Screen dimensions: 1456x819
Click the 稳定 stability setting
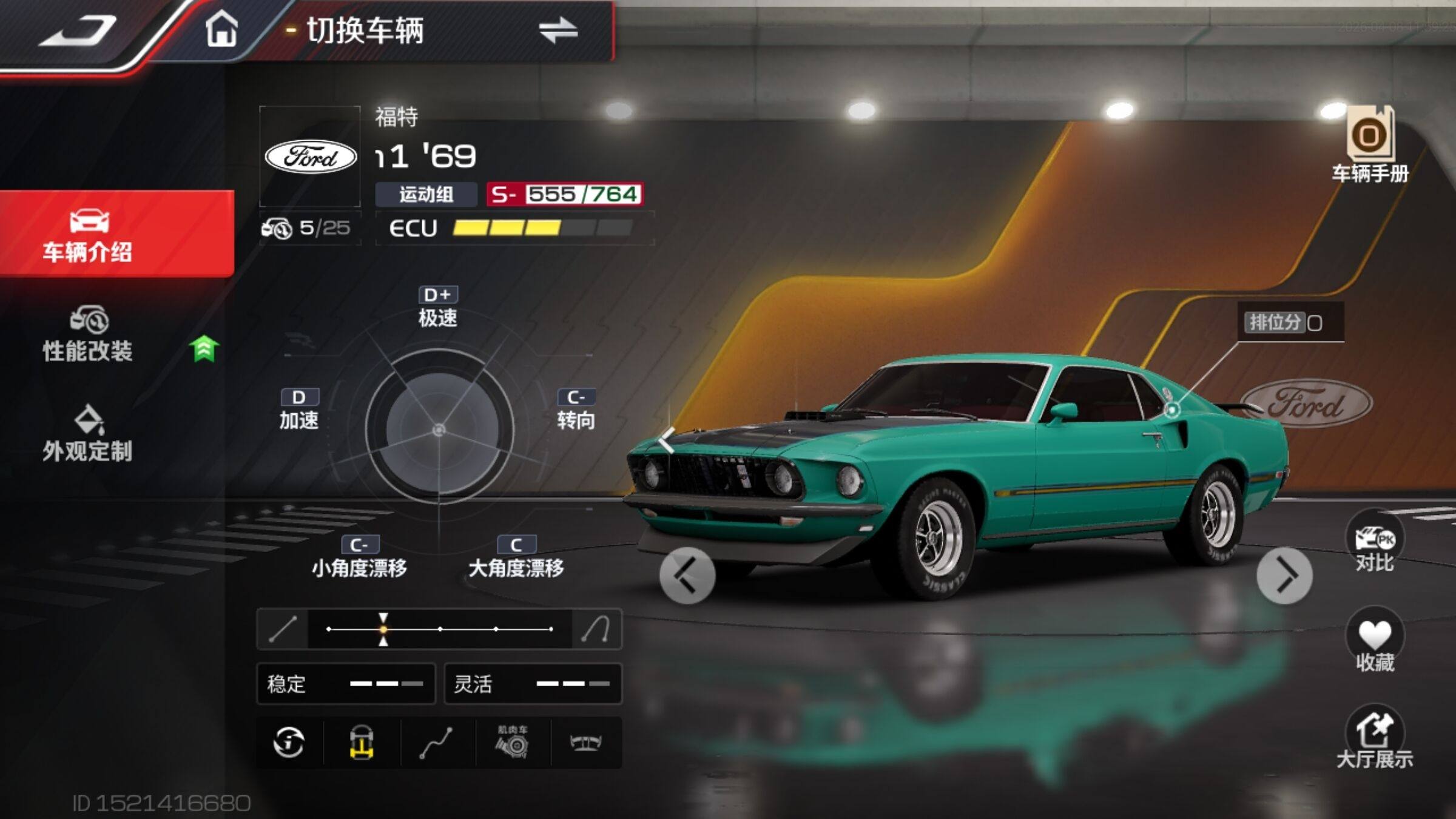(x=346, y=684)
